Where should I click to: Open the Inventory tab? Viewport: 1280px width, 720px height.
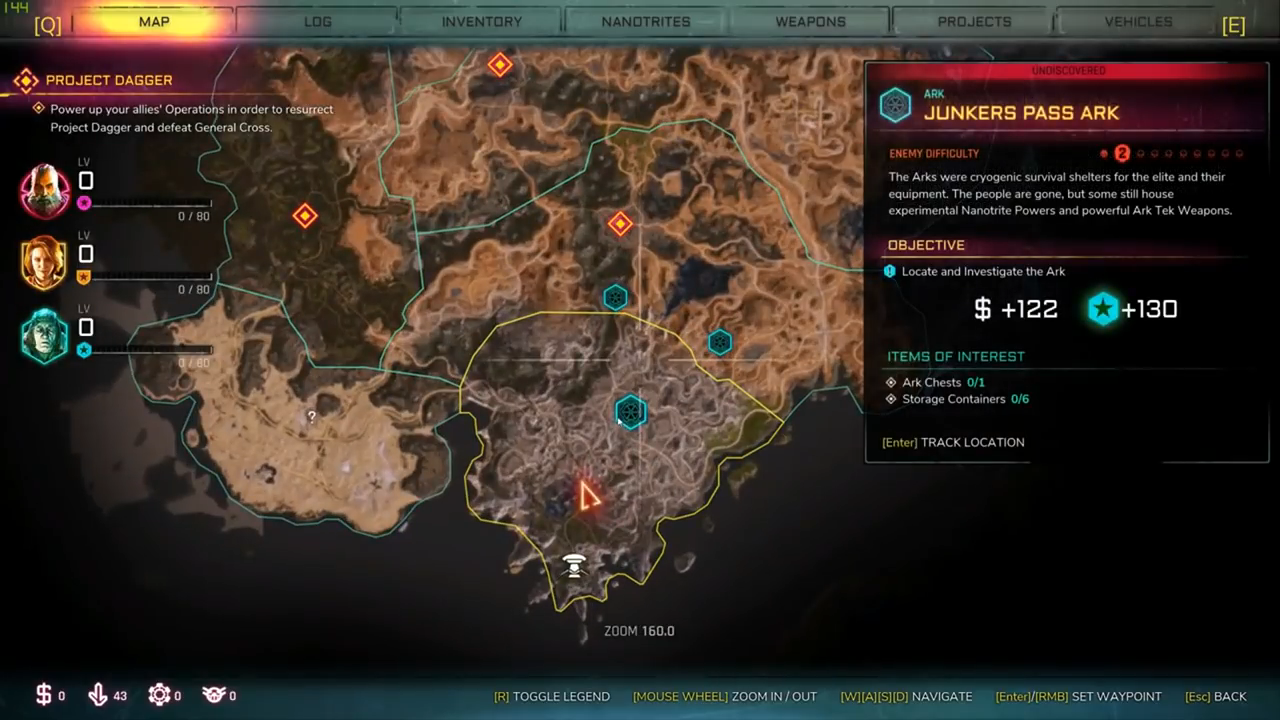pos(481,21)
